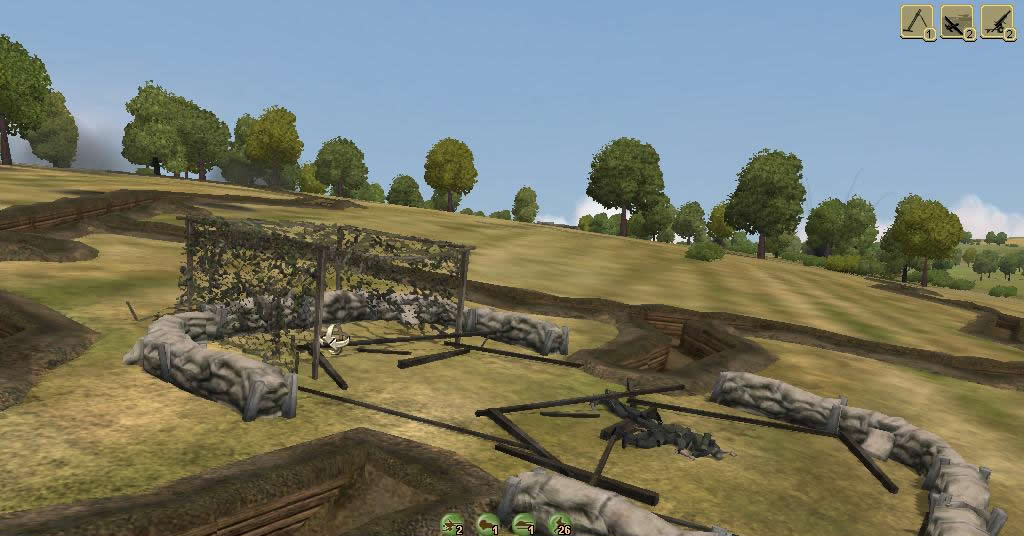Click the green unit icon showing 26
Image resolution: width=1024 pixels, height=536 pixels.
tap(560, 523)
